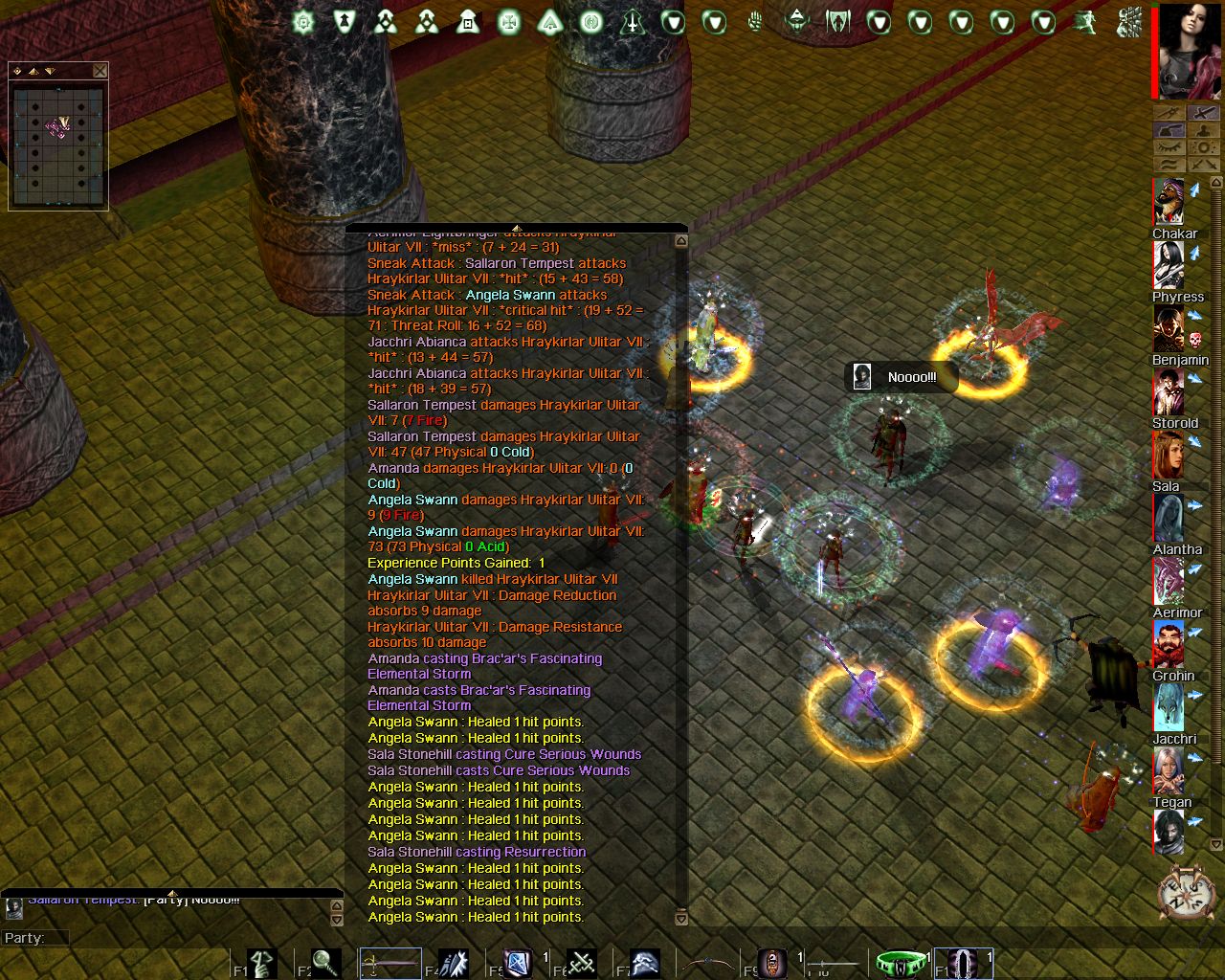
Task: Select Alantha's portrait
Action: [1168, 519]
